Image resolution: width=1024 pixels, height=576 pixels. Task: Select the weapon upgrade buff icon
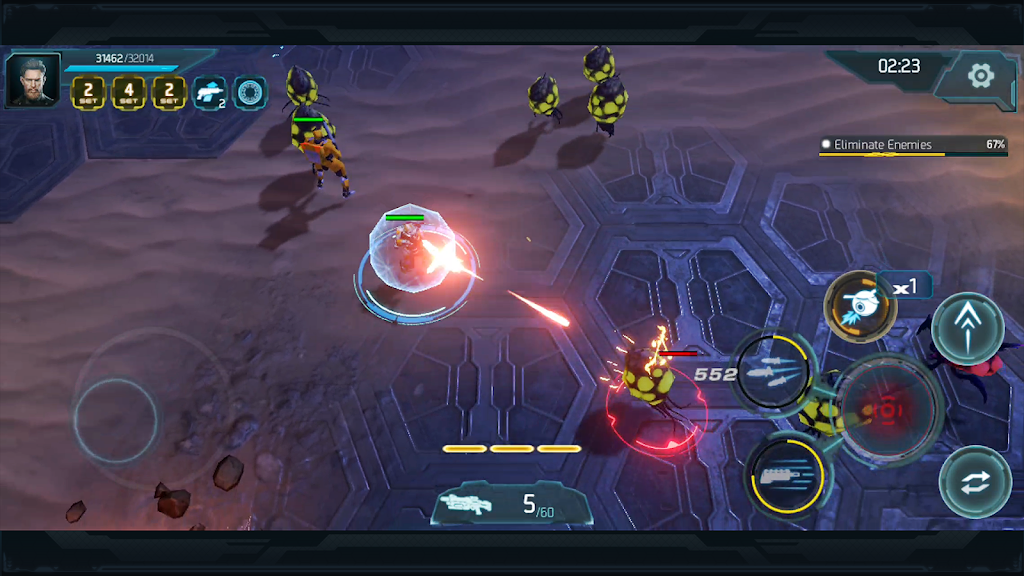(x=209, y=93)
